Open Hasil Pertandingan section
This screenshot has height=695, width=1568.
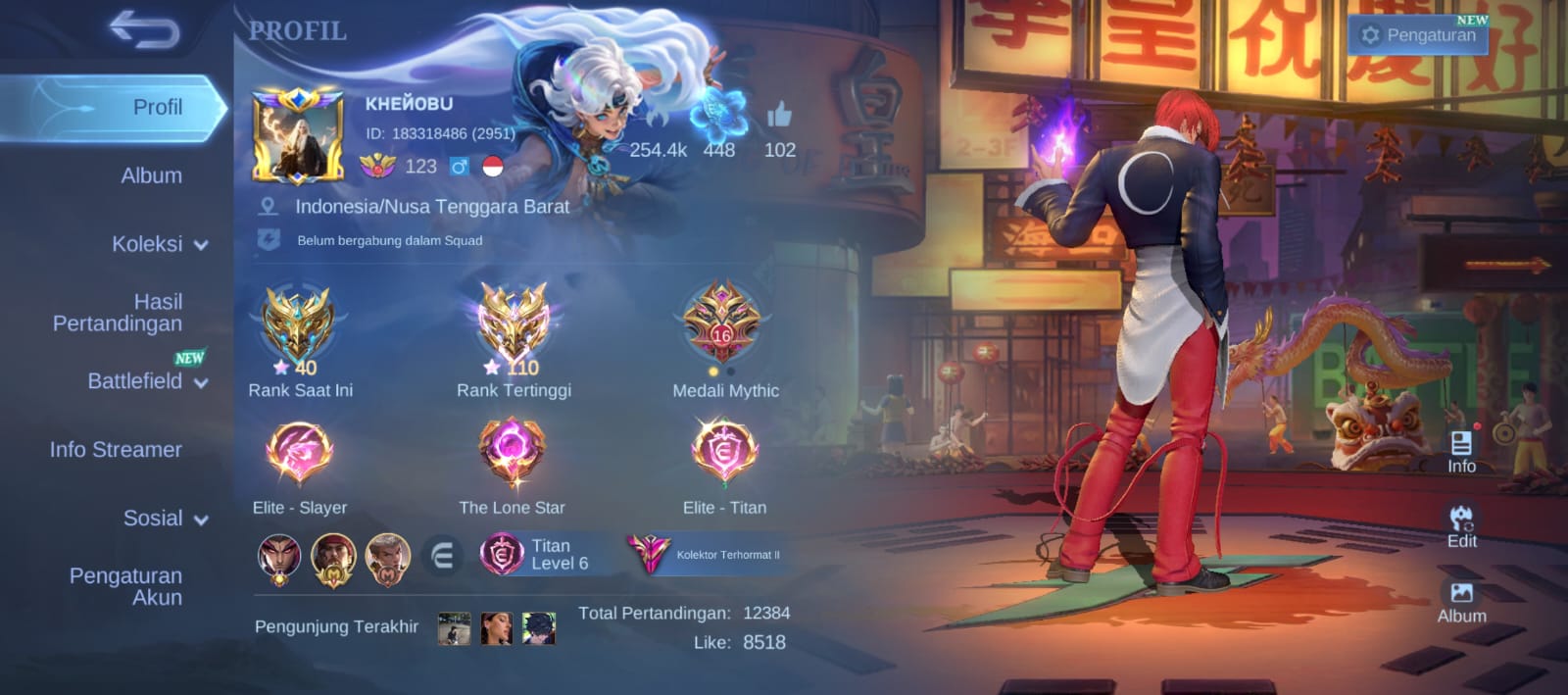[x=118, y=313]
